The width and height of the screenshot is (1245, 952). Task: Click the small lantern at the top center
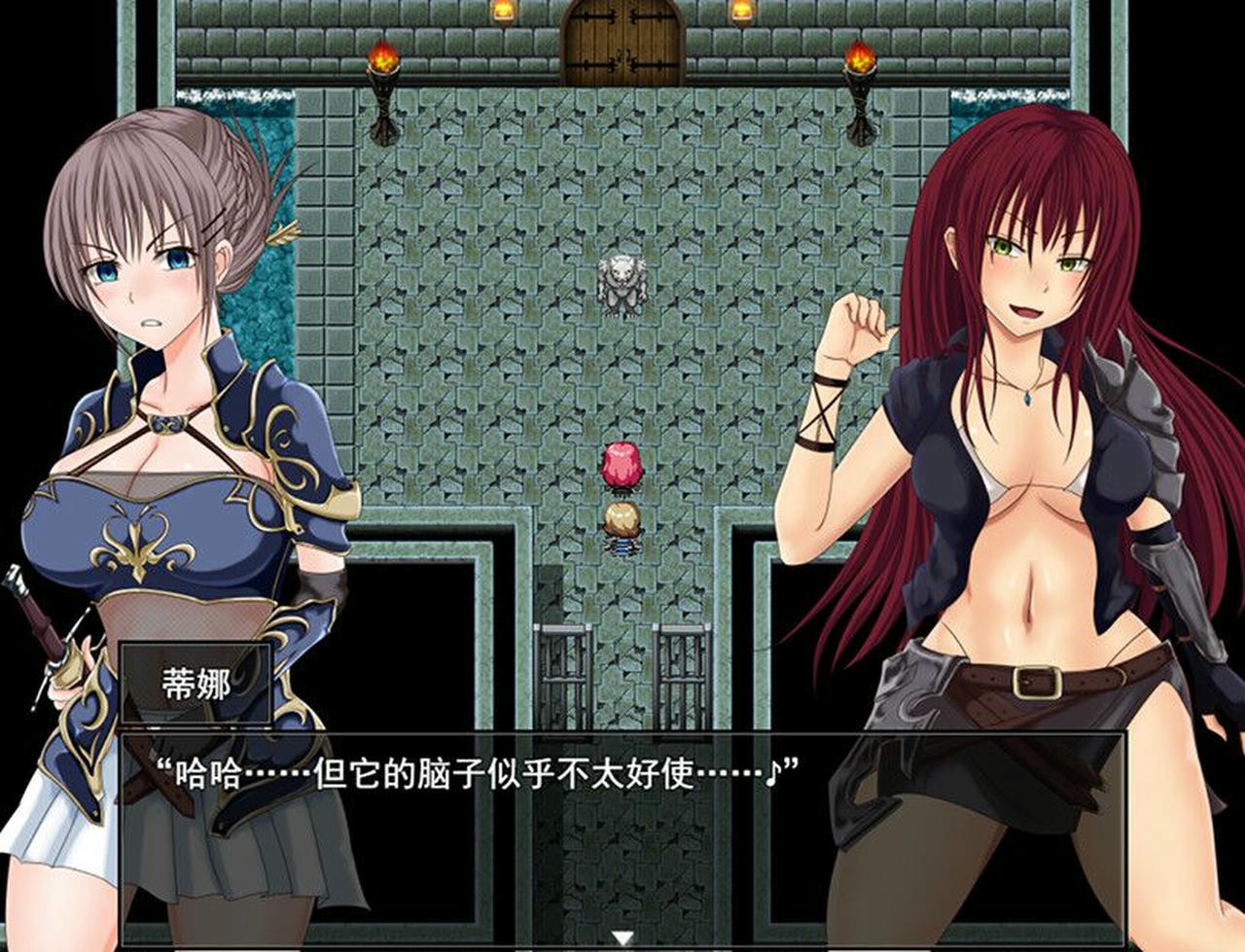point(505,13)
